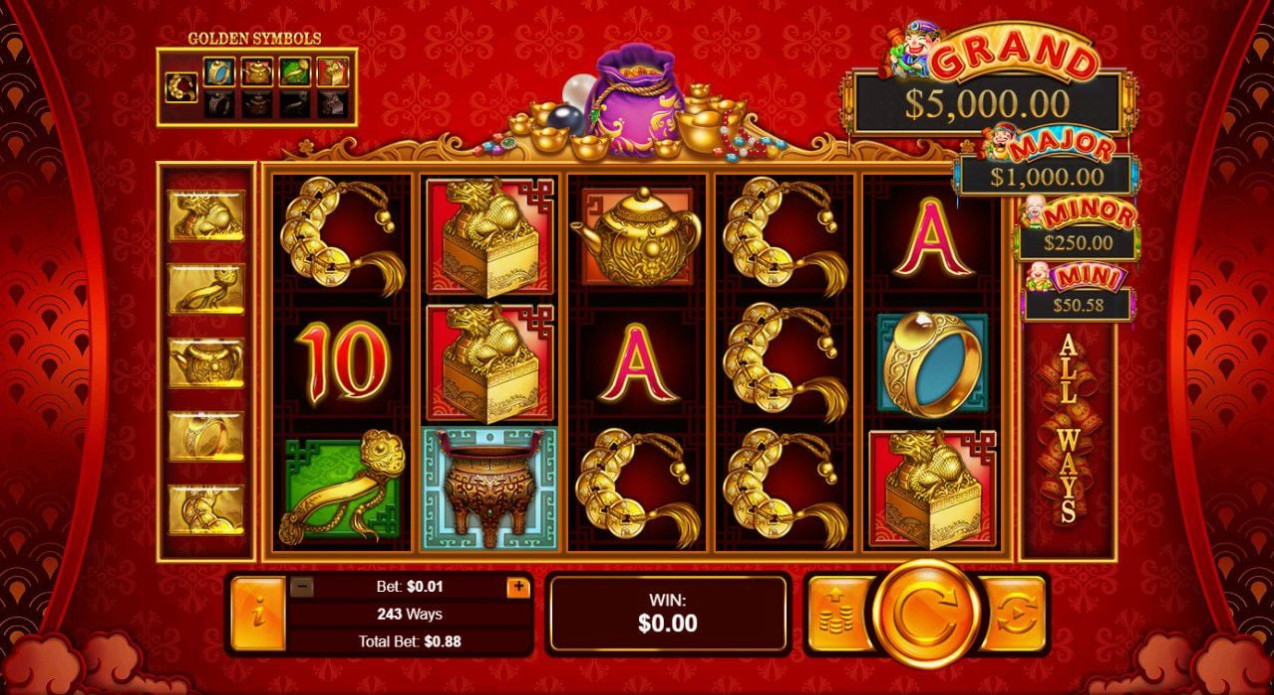Select the ring icon in Golden Symbols panel
The image size is (1274, 695).
click(219, 72)
